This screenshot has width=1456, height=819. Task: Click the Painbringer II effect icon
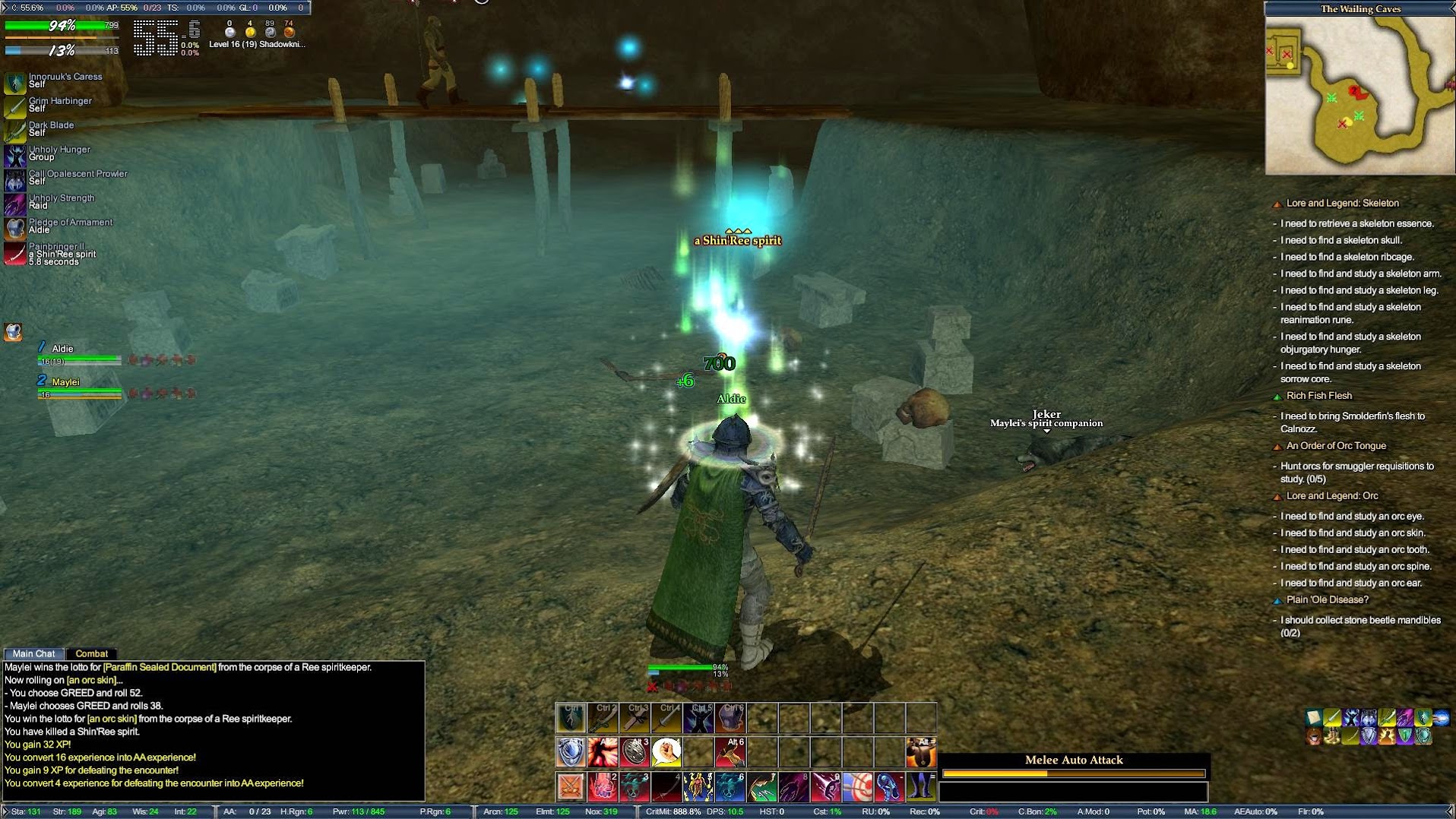(14, 253)
